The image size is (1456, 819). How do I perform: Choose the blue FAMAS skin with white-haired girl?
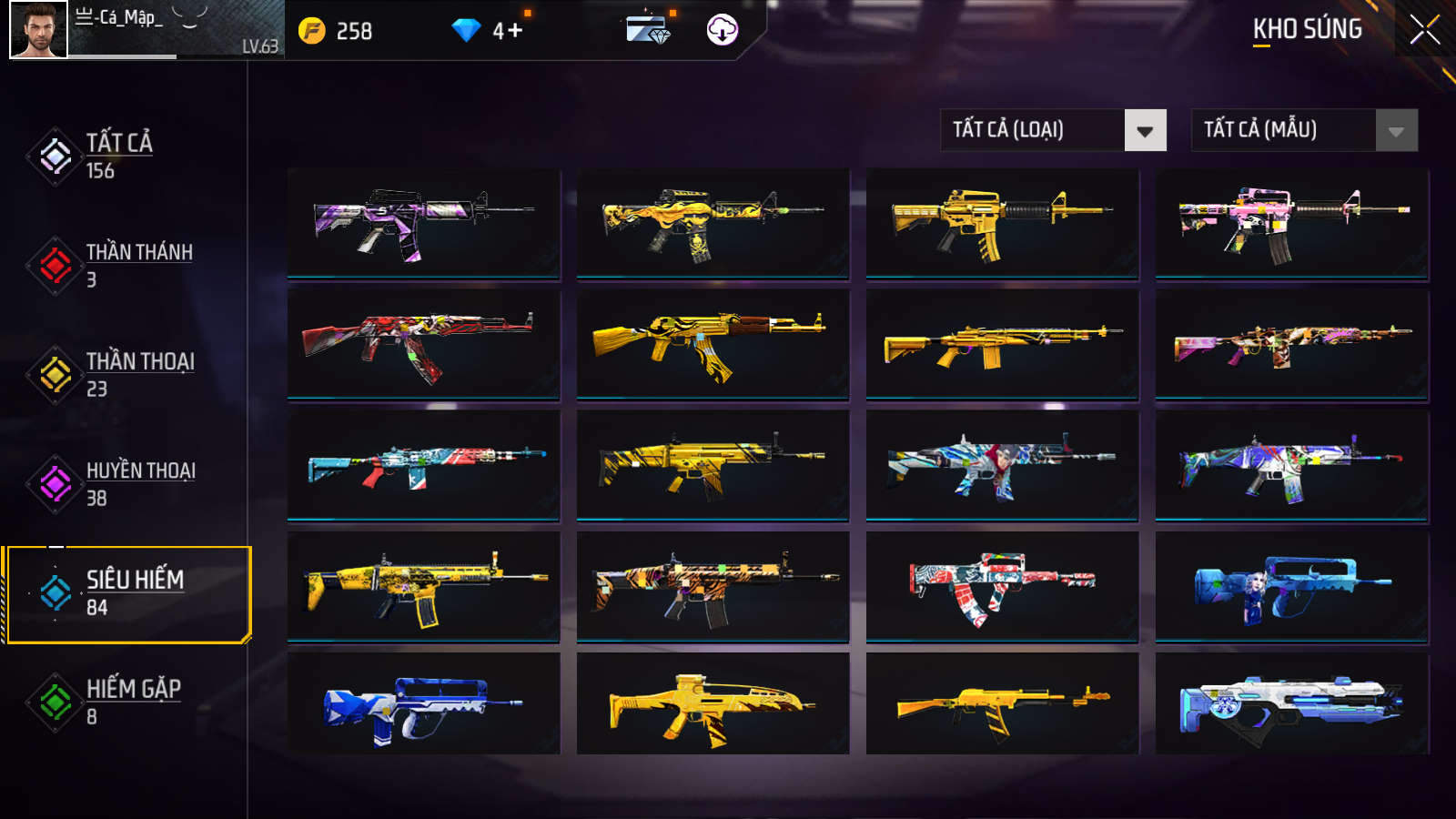click(x=1291, y=587)
